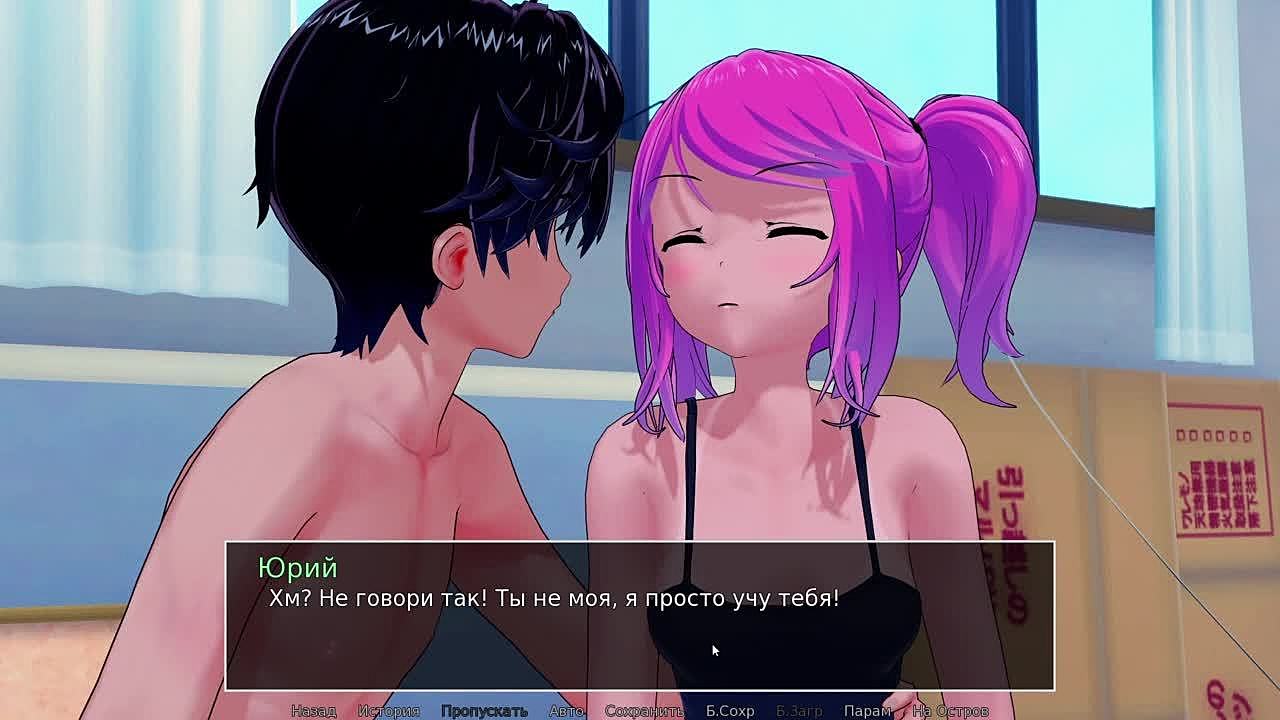The height and width of the screenshot is (720, 1280).
Task: Click the Назад (Back) button
Action: [x=313, y=711]
